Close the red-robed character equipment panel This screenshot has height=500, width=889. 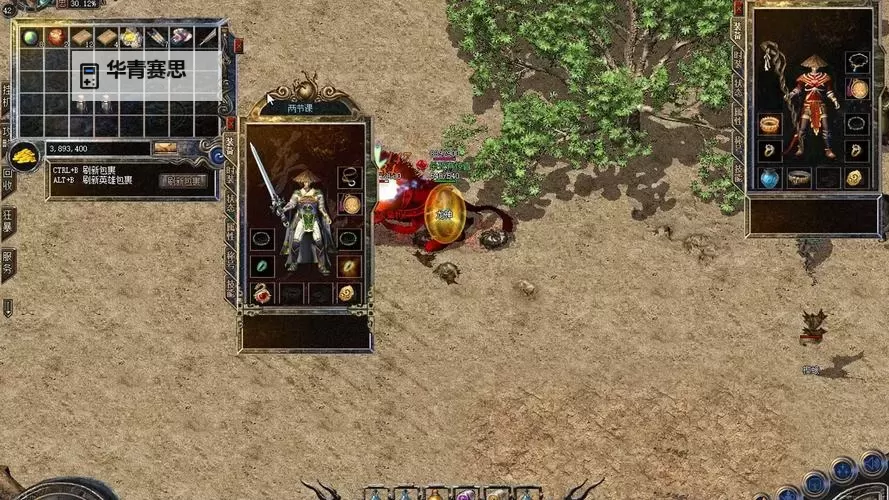(739, 8)
